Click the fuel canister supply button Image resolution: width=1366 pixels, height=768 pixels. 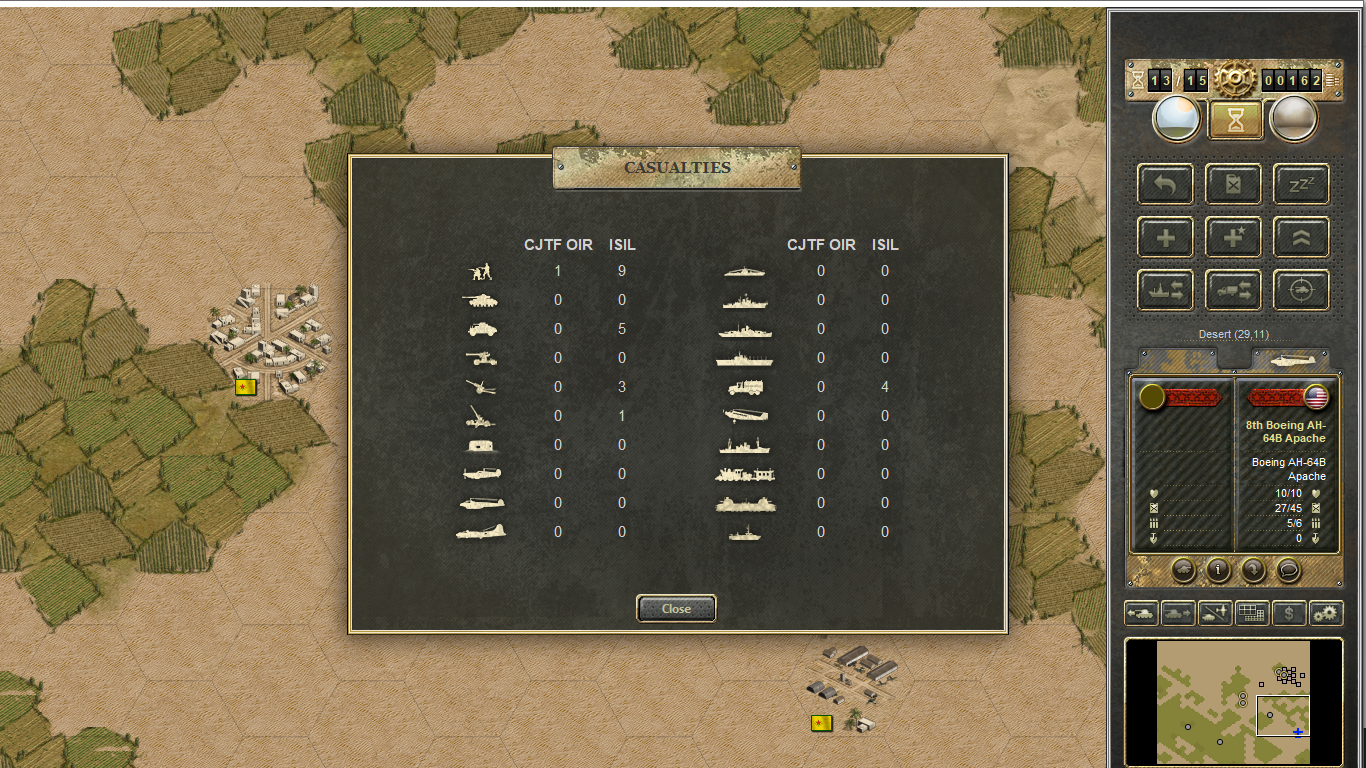tap(1233, 184)
